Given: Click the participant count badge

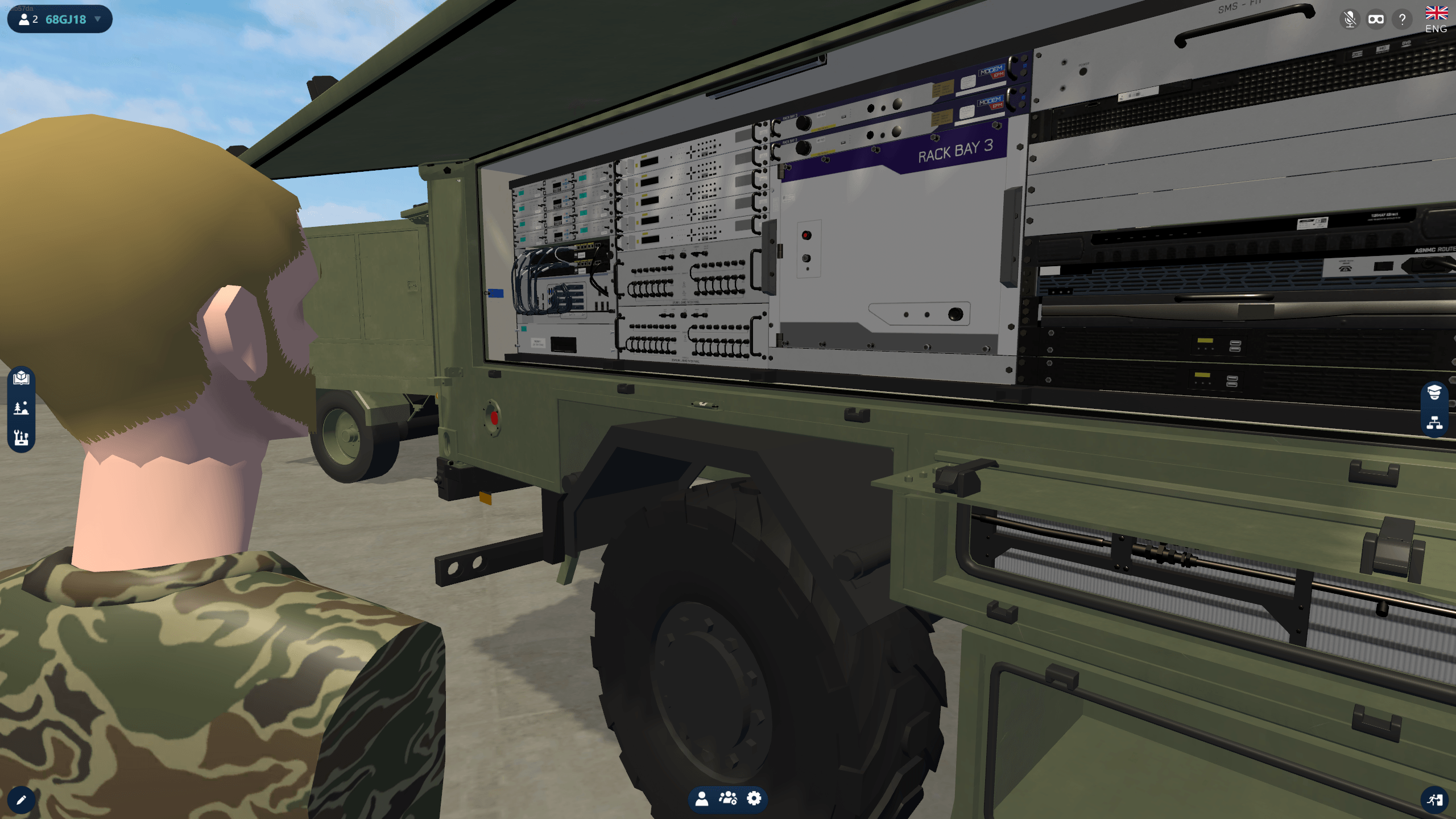Looking at the screenshot, I should point(26,19).
